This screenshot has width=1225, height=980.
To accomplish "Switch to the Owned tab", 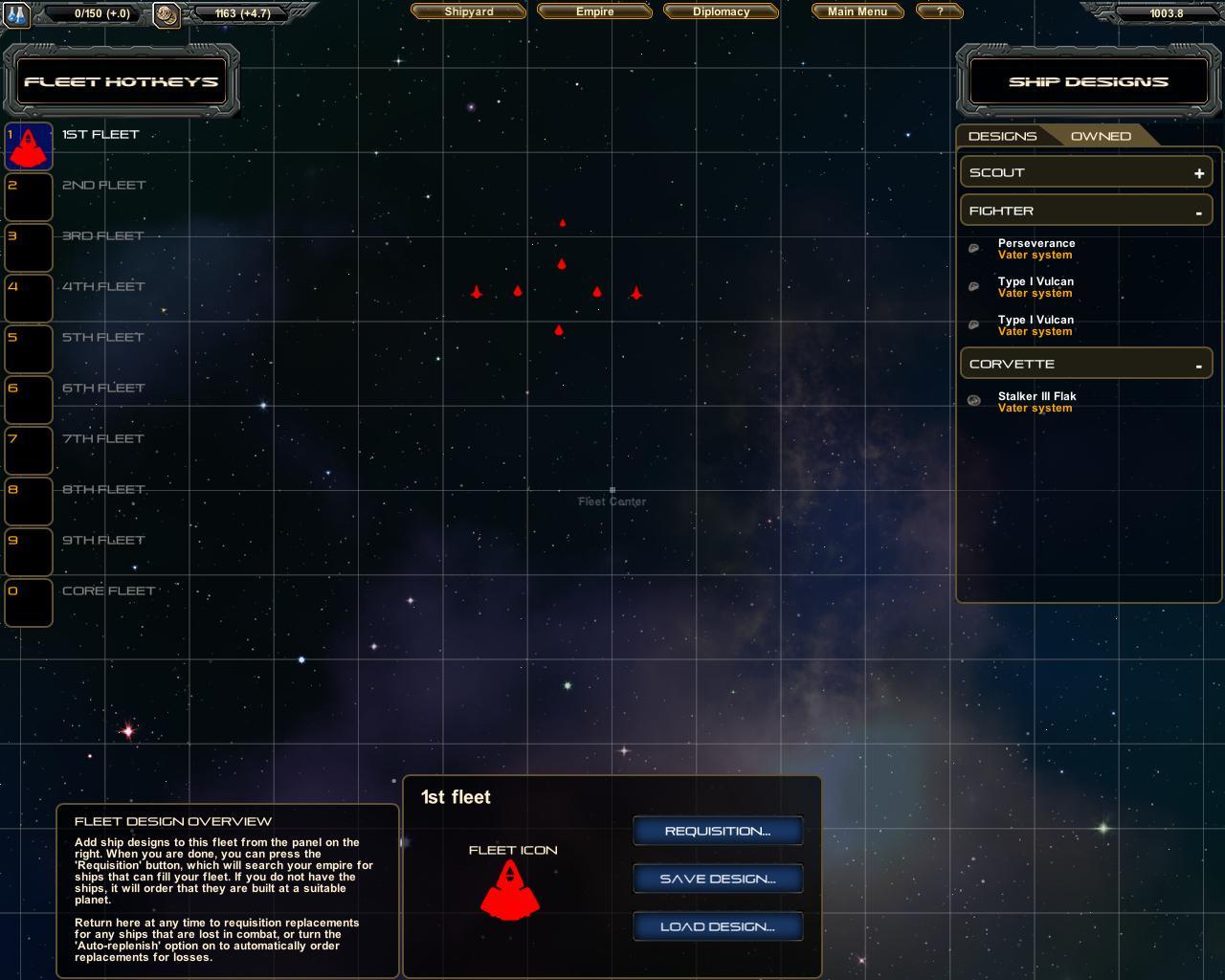I will pyautogui.click(x=1101, y=136).
